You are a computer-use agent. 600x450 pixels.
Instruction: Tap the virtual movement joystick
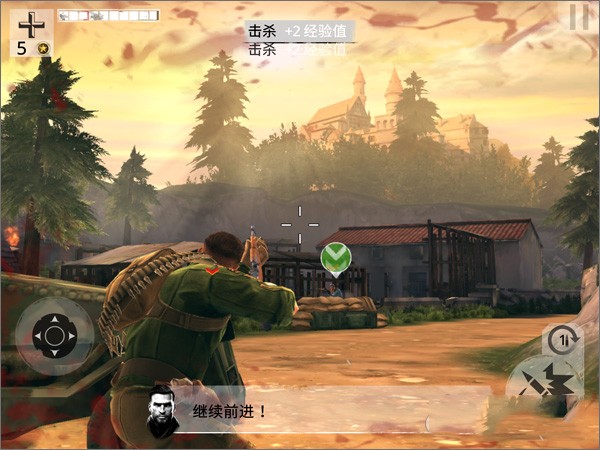54,335
